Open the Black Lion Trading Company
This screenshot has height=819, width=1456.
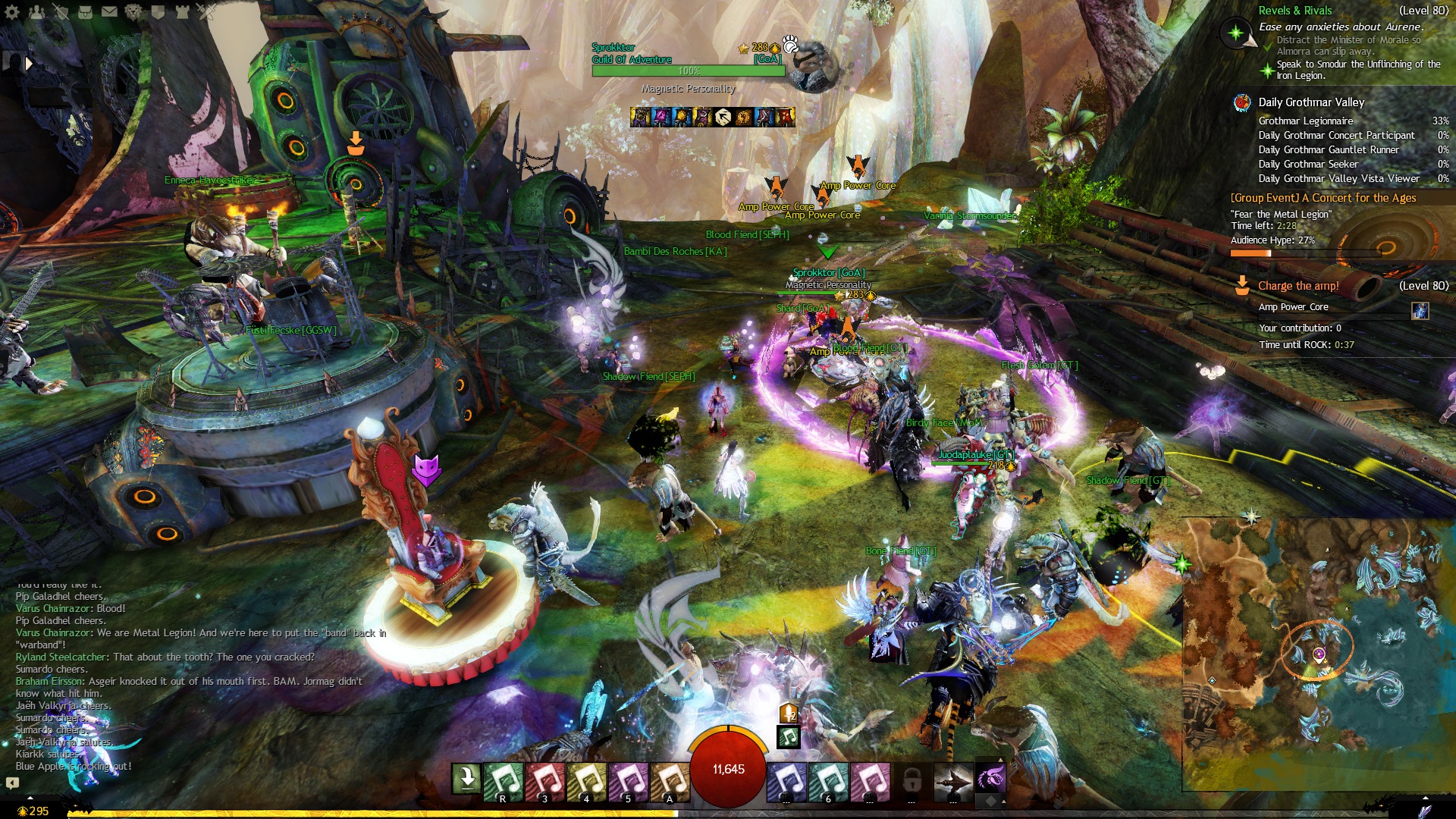click(133, 11)
